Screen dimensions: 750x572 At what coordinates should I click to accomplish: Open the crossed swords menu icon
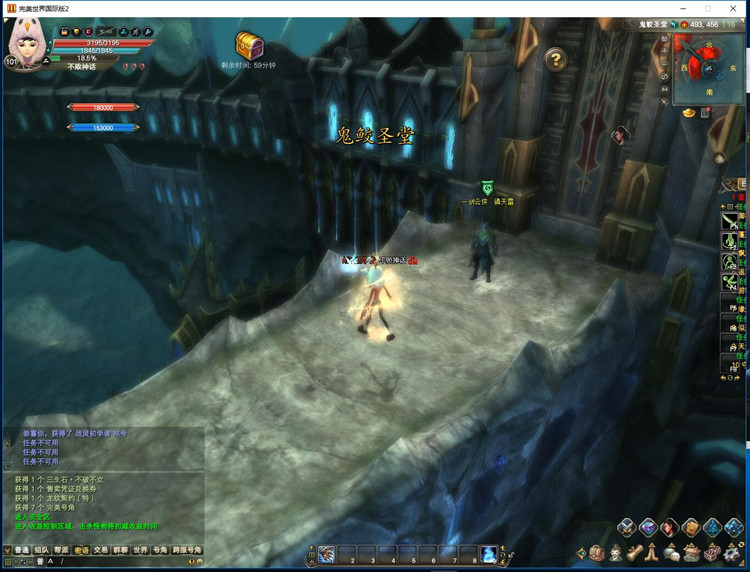click(x=627, y=527)
